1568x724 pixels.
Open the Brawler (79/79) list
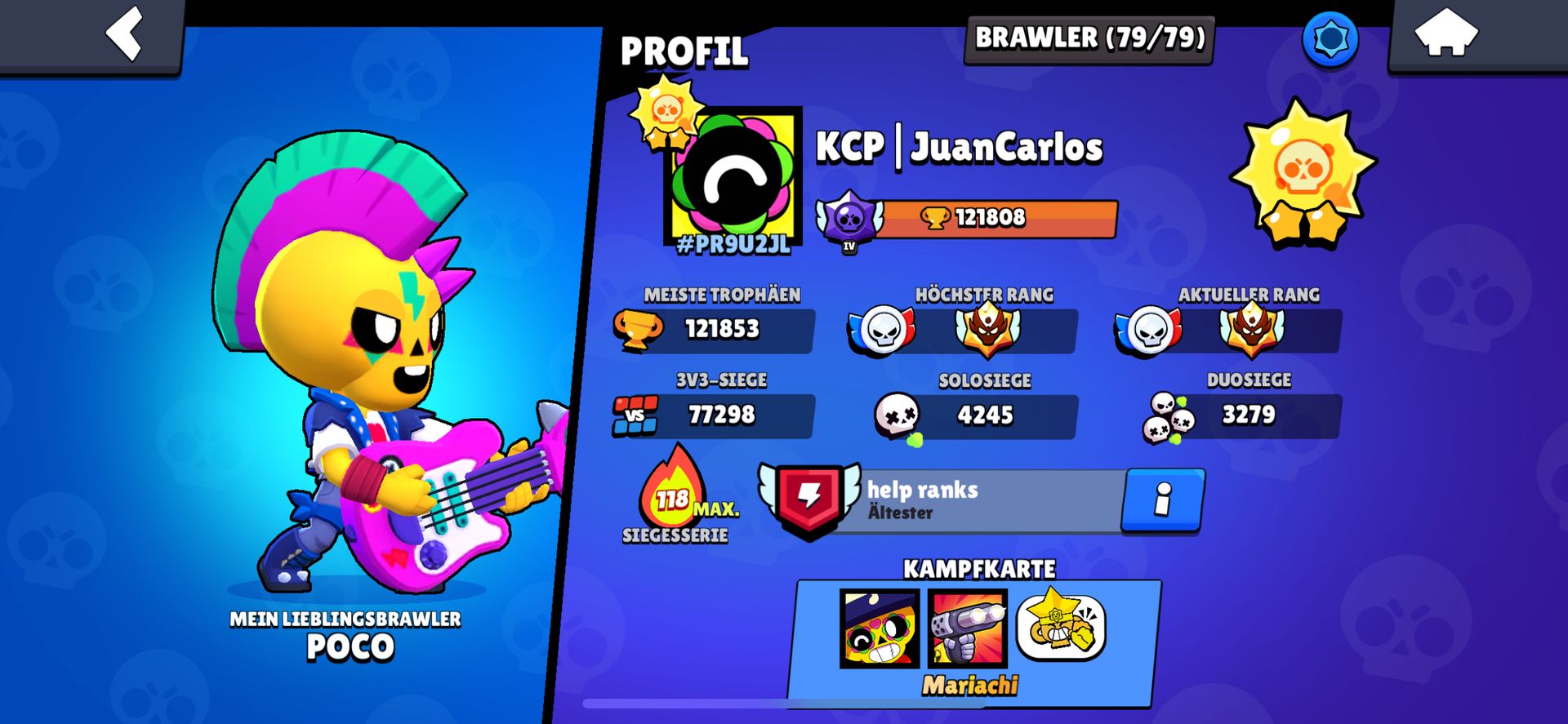click(1089, 38)
